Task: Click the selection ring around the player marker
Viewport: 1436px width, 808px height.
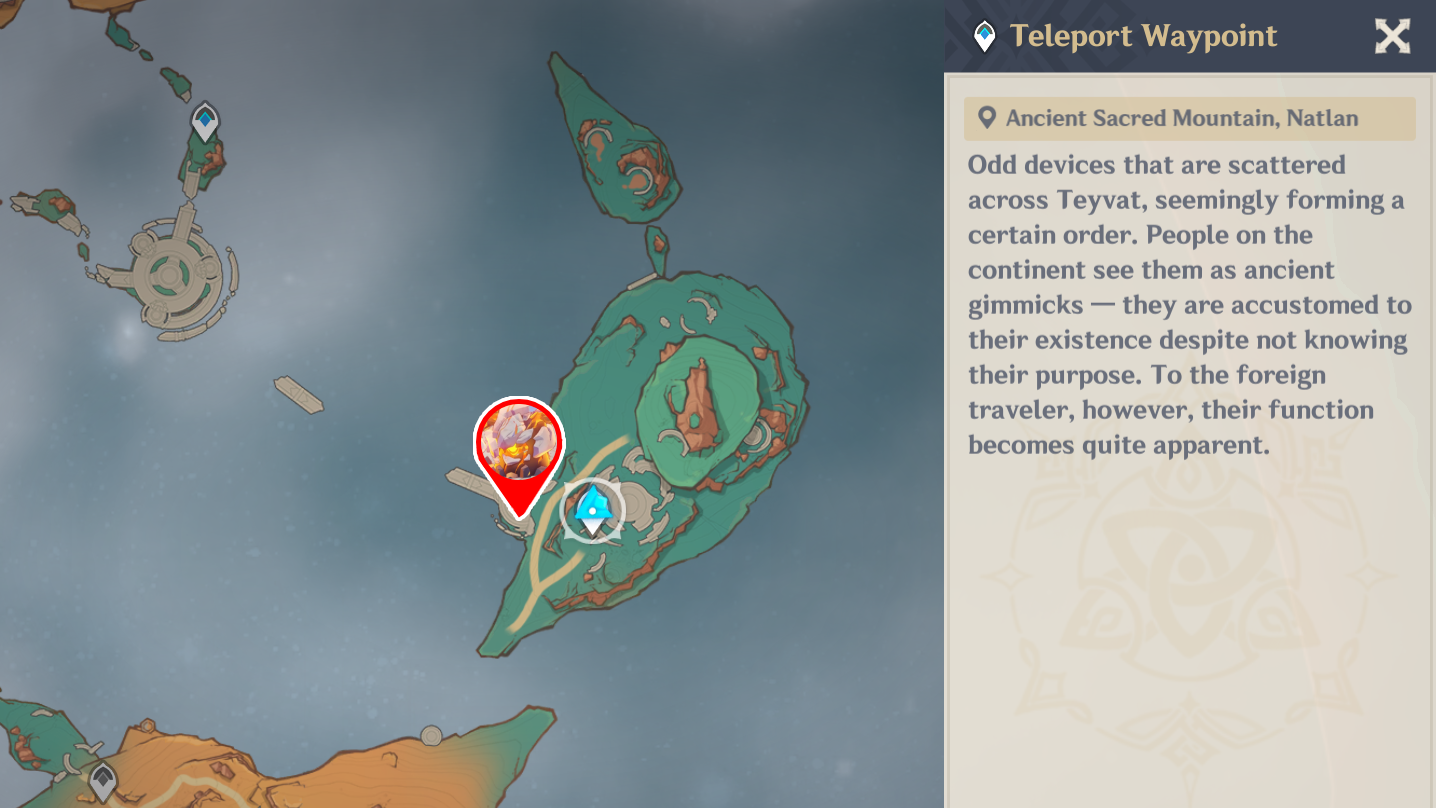Action: click(594, 511)
